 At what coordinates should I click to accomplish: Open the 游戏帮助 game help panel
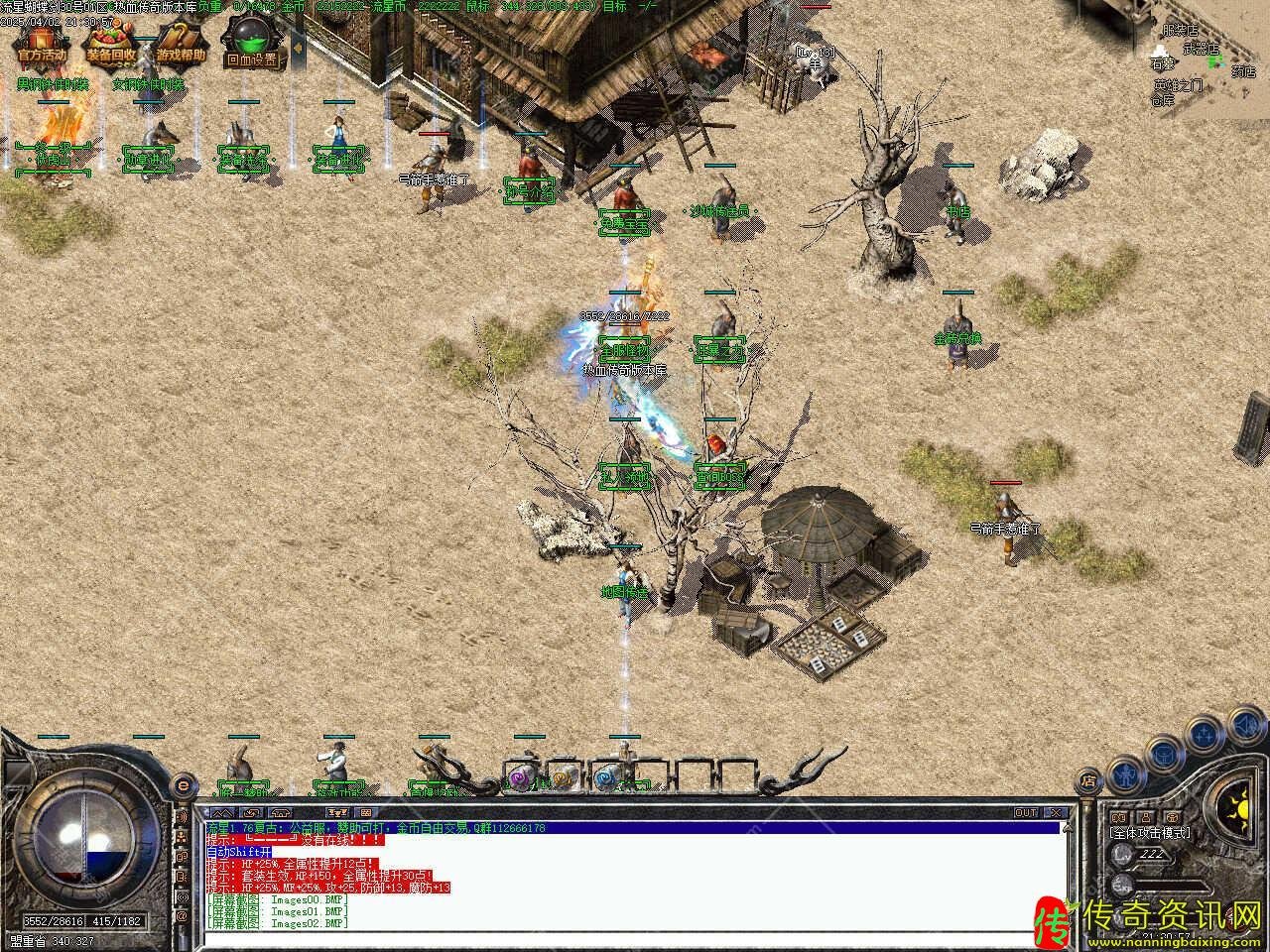point(180,46)
